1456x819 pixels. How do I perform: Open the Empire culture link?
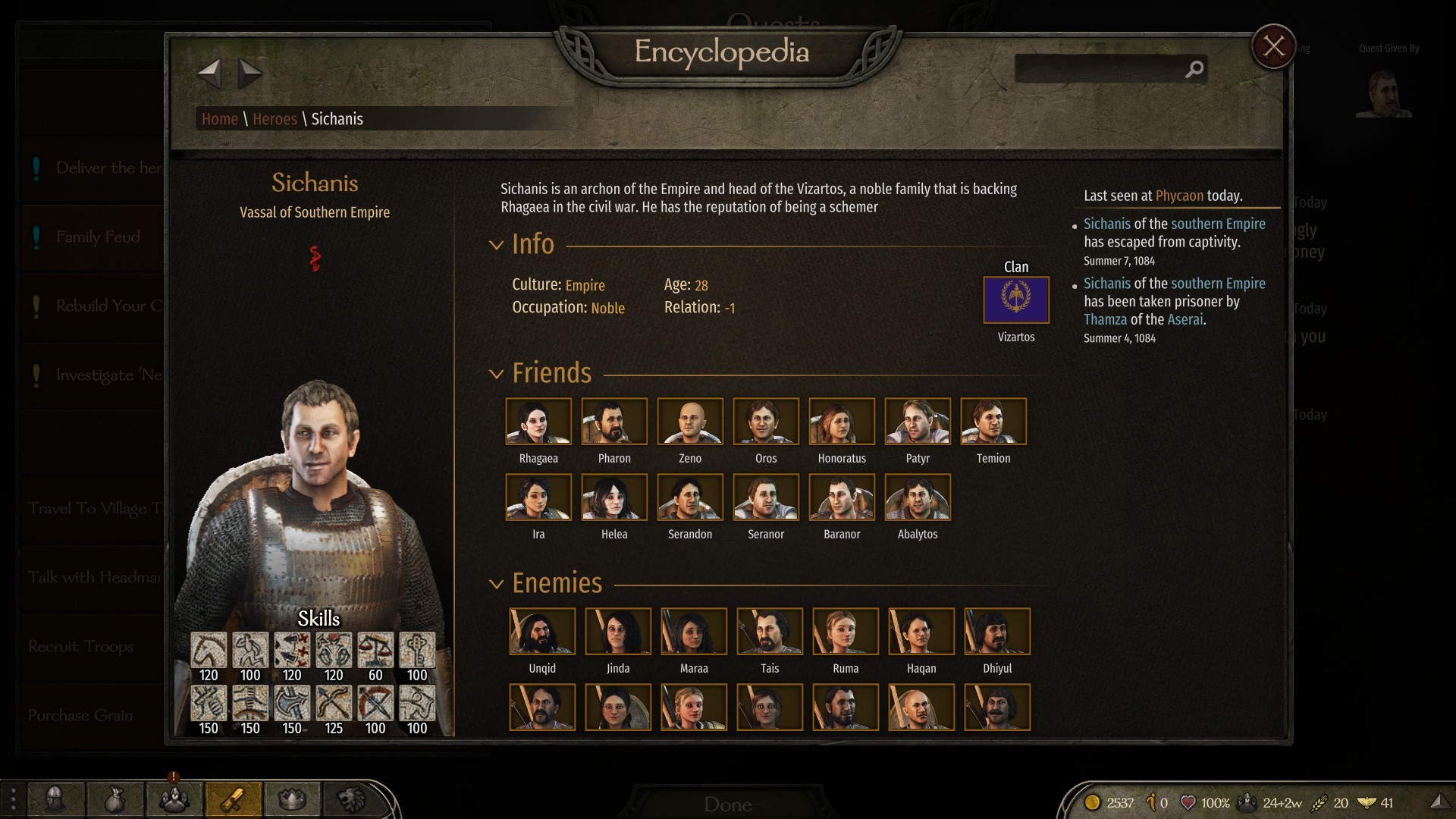click(x=585, y=286)
